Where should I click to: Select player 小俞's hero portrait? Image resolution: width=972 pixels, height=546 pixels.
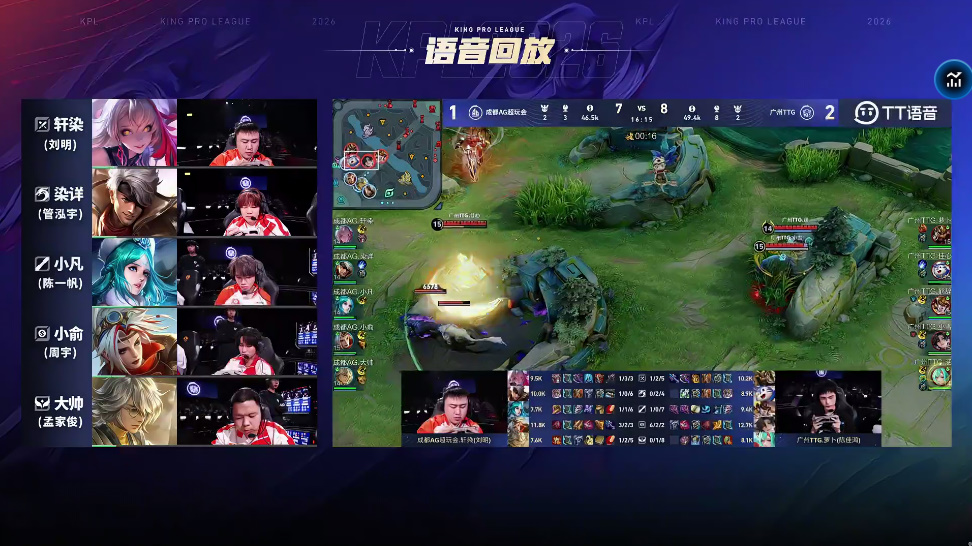click(x=134, y=341)
